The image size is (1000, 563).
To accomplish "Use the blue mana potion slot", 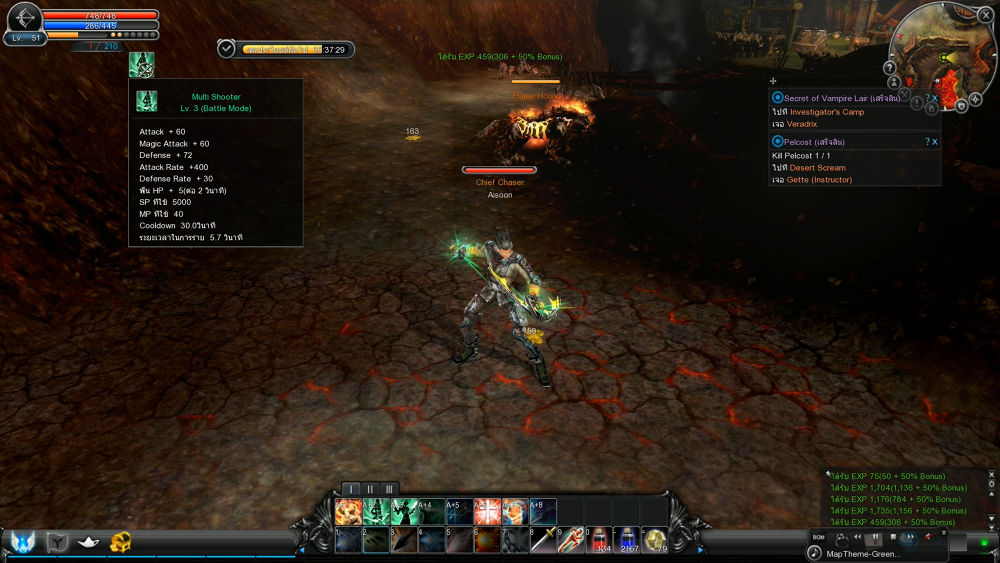I will tap(628, 540).
